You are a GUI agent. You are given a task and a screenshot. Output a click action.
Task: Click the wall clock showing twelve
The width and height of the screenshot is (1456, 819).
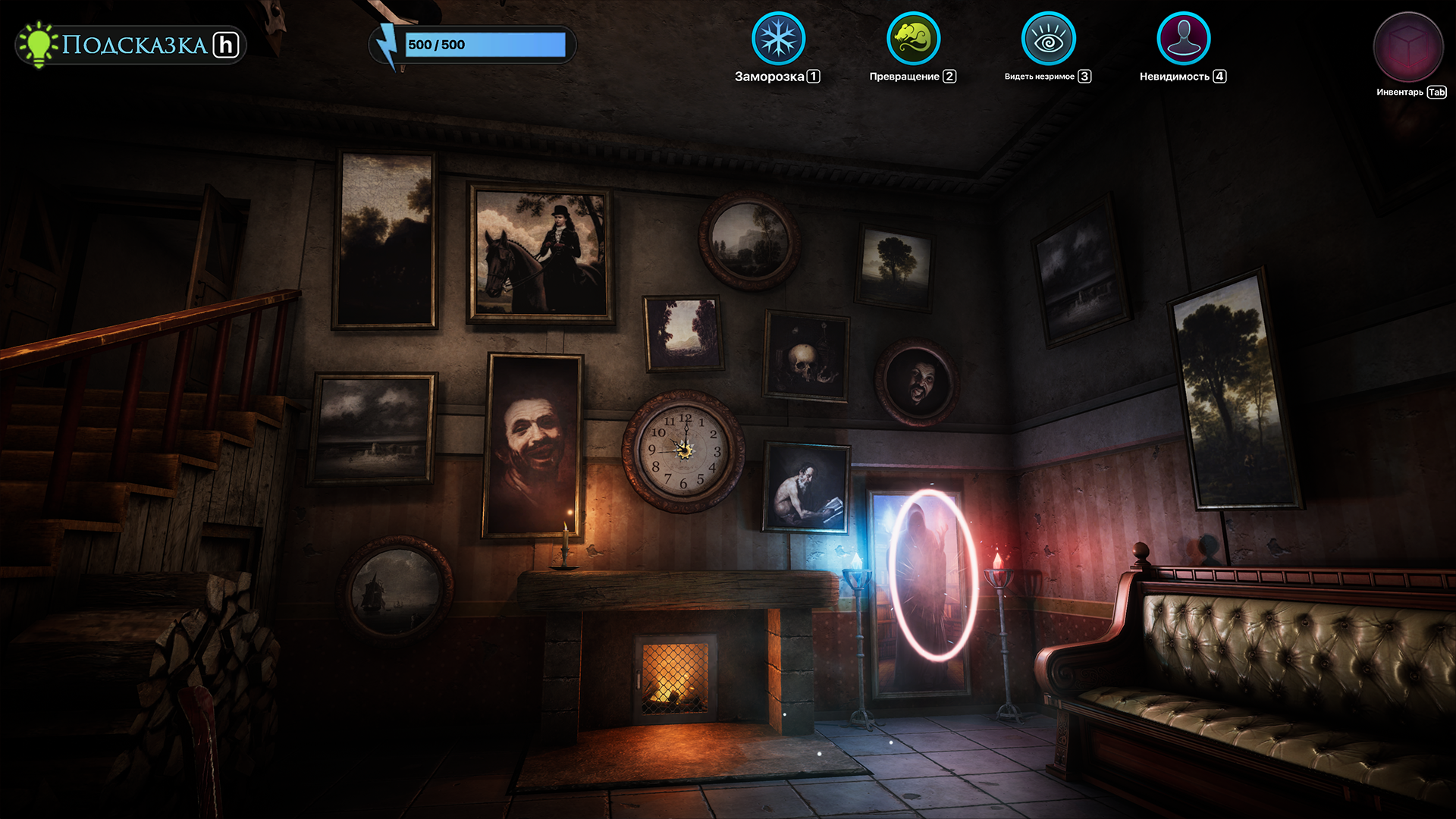pos(682,450)
